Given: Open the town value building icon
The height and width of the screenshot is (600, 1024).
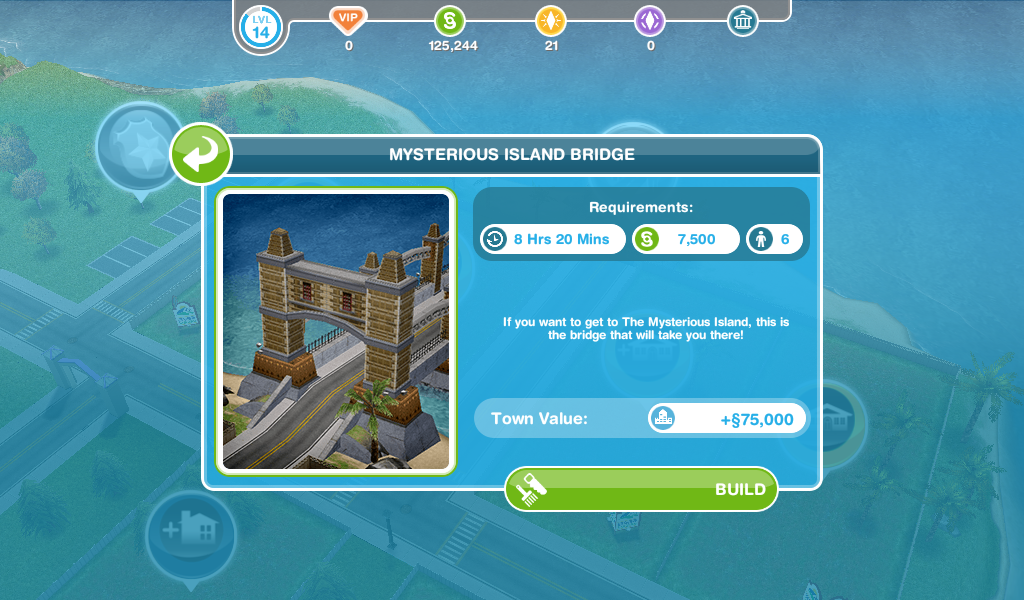Looking at the screenshot, I should point(742,20).
